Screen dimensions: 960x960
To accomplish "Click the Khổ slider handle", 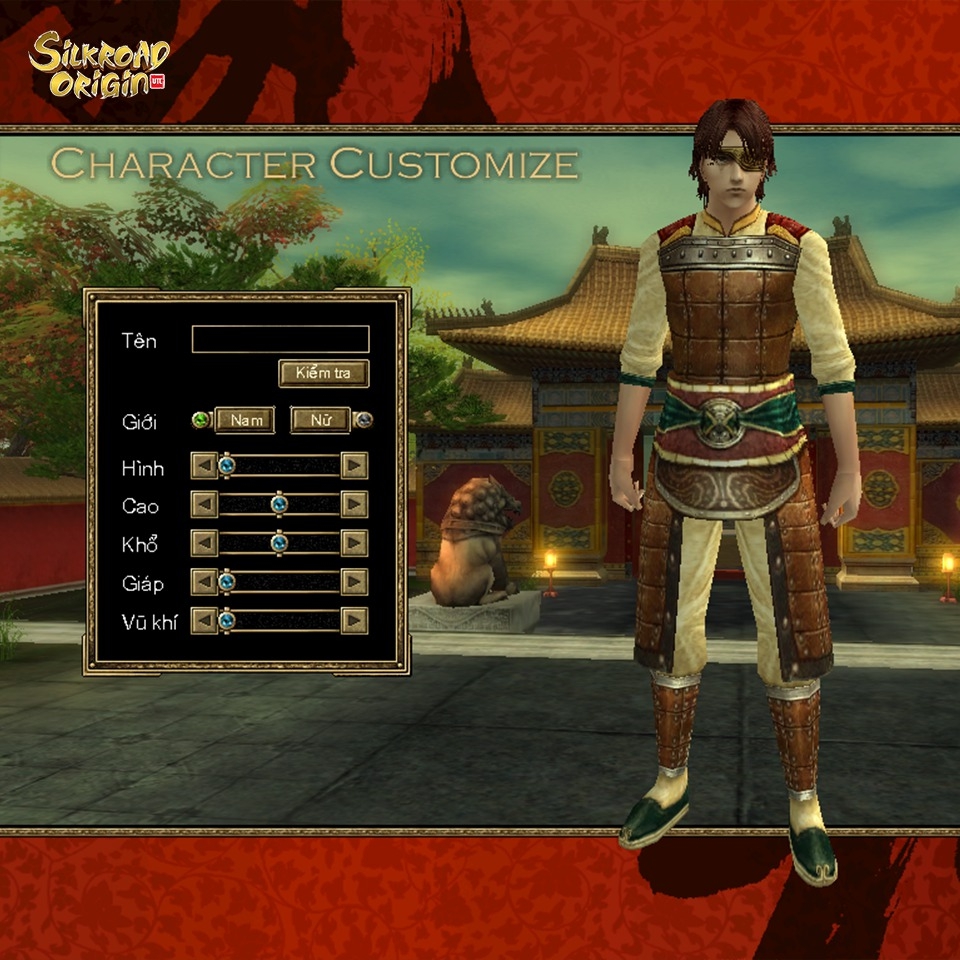I will [279, 543].
